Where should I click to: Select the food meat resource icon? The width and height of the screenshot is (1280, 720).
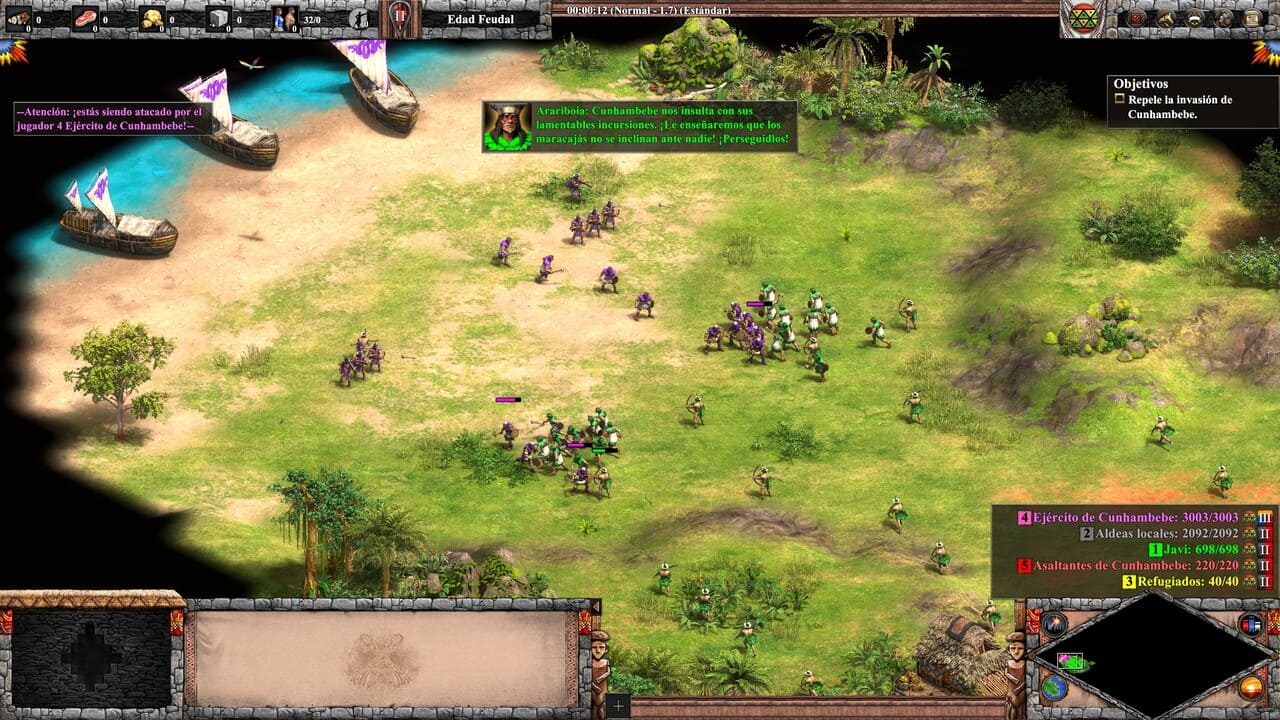point(86,18)
